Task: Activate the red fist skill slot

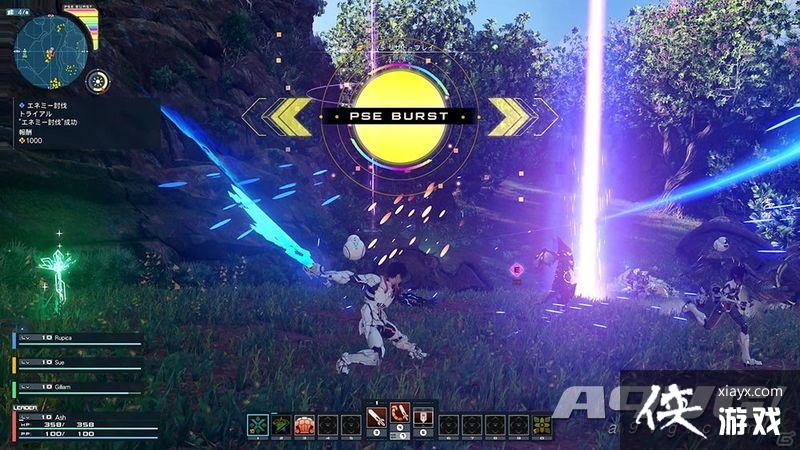Action: (304, 425)
